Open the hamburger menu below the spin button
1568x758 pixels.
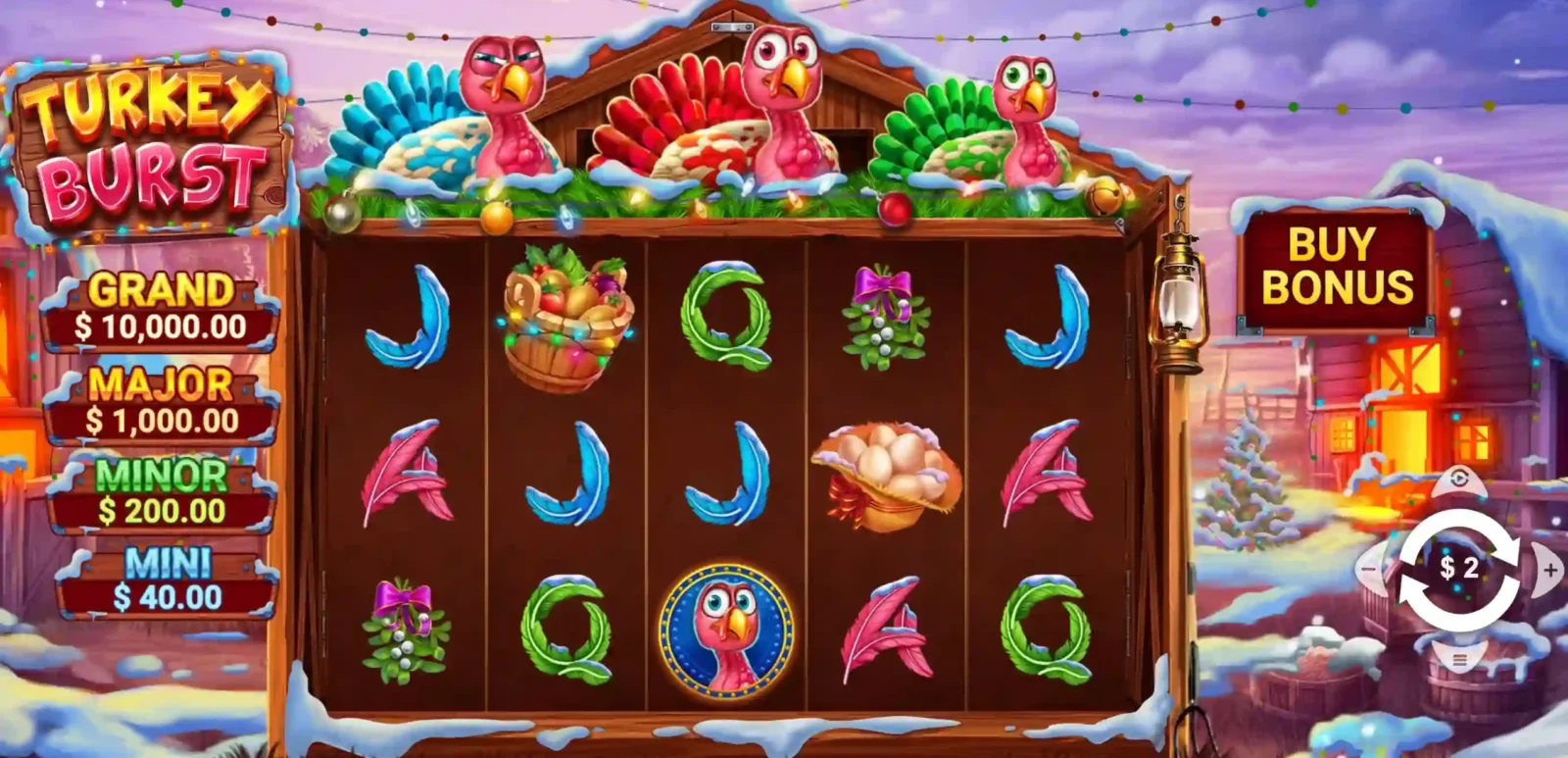pos(1459,662)
